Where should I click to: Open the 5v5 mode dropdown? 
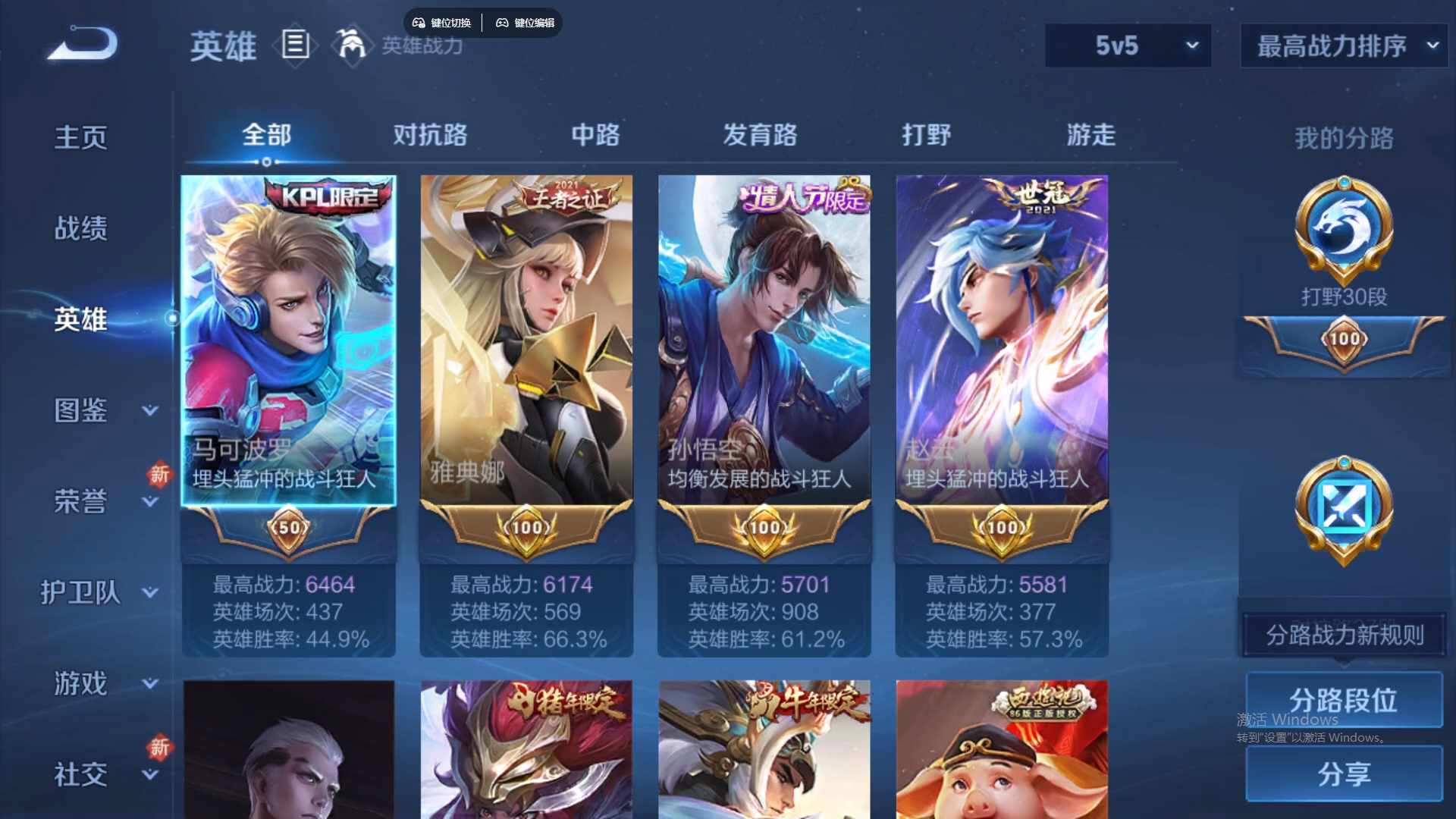point(1128,45)
